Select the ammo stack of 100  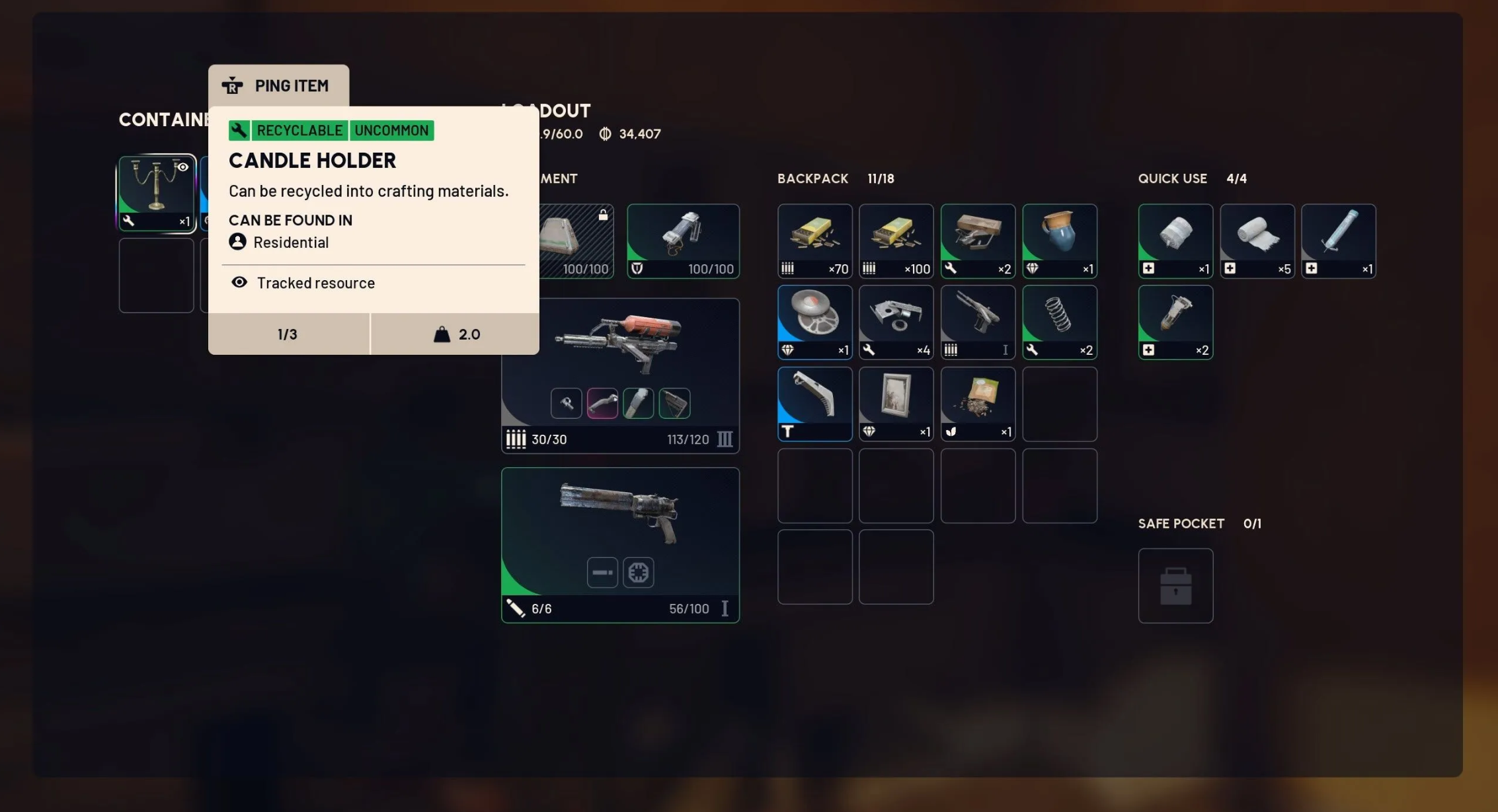[x=896, y=241]
